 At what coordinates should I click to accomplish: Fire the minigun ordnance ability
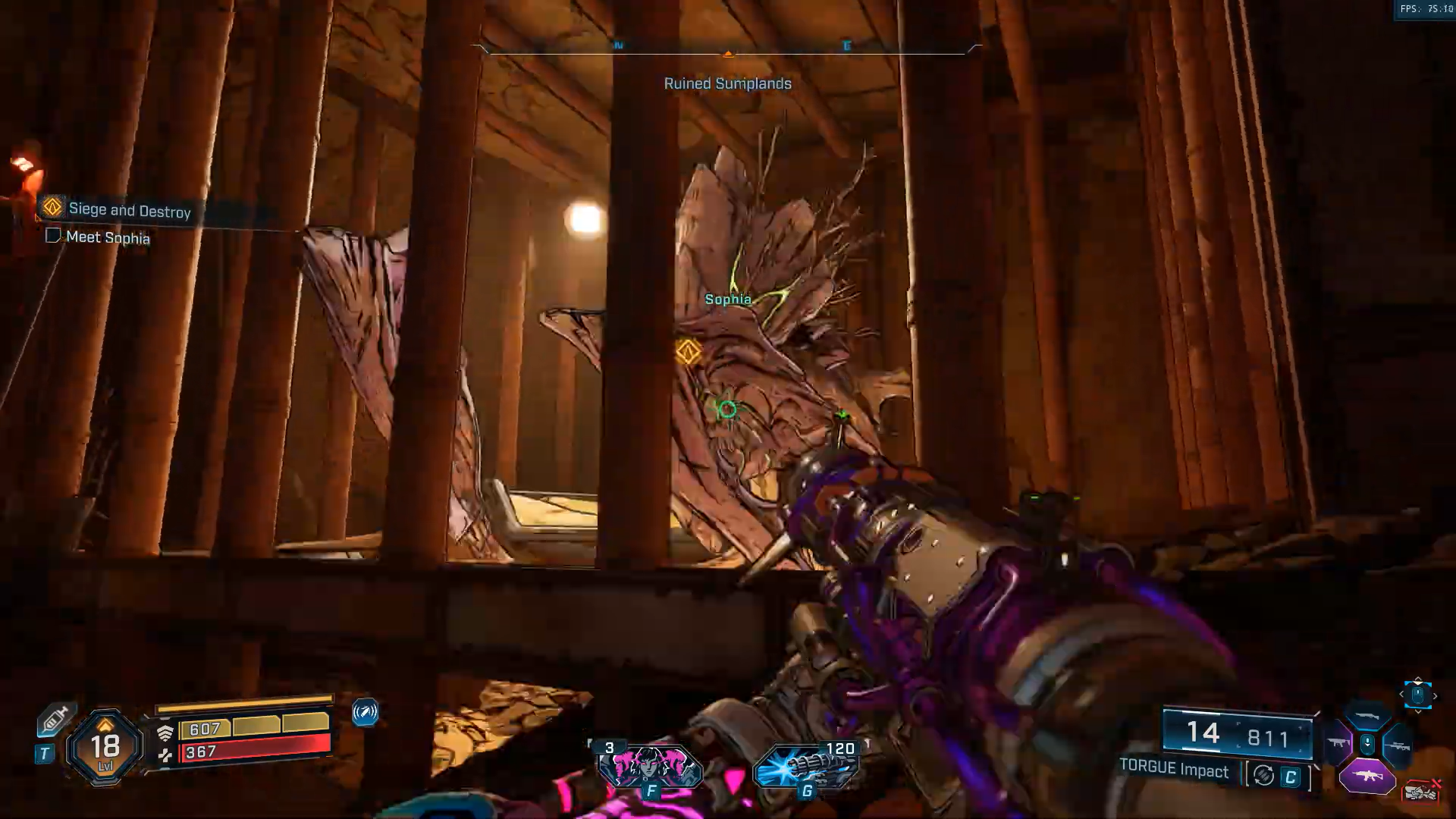806,767
